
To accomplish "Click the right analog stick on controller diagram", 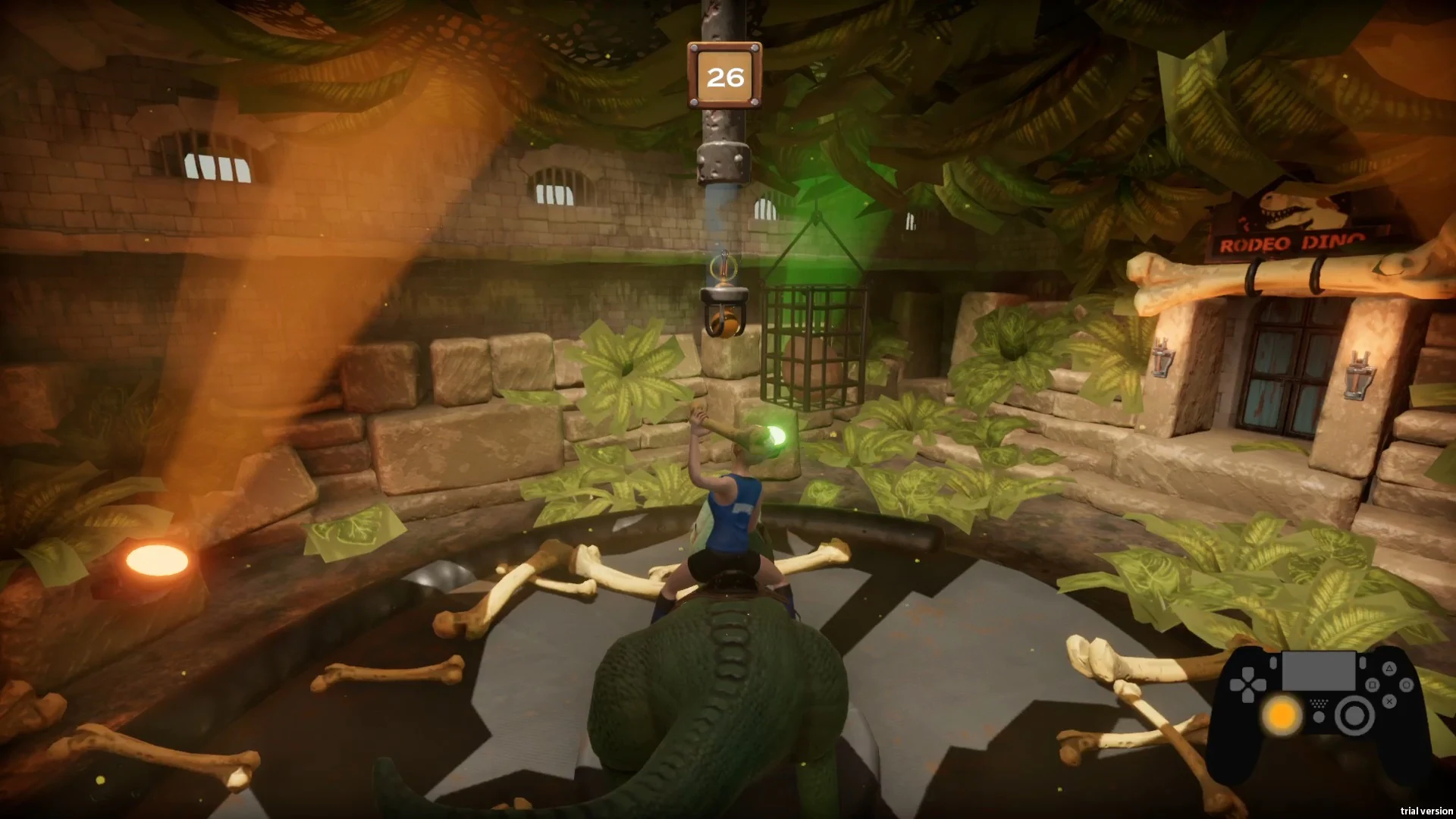I will [1355, 715].
